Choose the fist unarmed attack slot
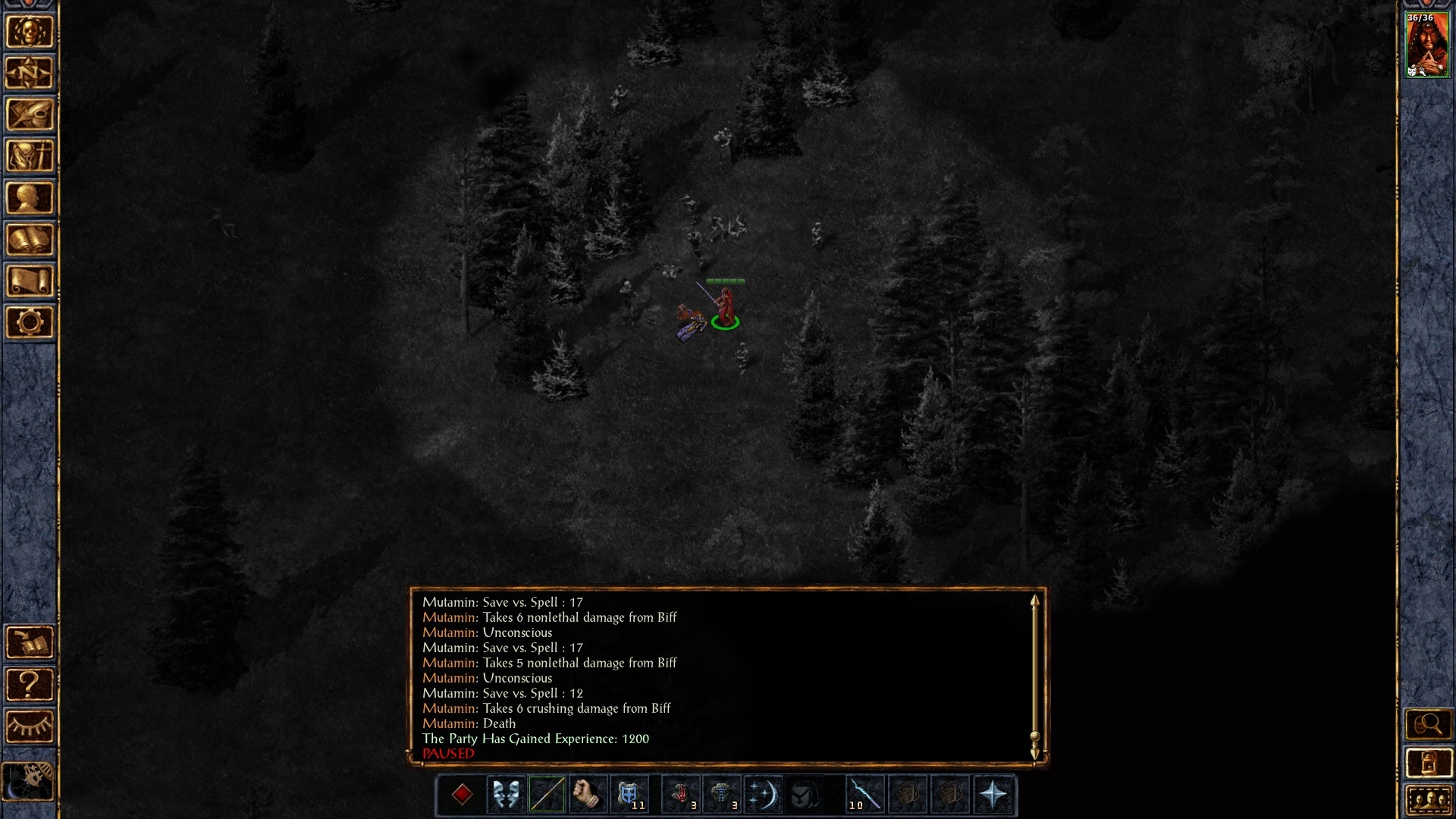Viewport: 1456px width, 819px height. click(x=587, y=795)
